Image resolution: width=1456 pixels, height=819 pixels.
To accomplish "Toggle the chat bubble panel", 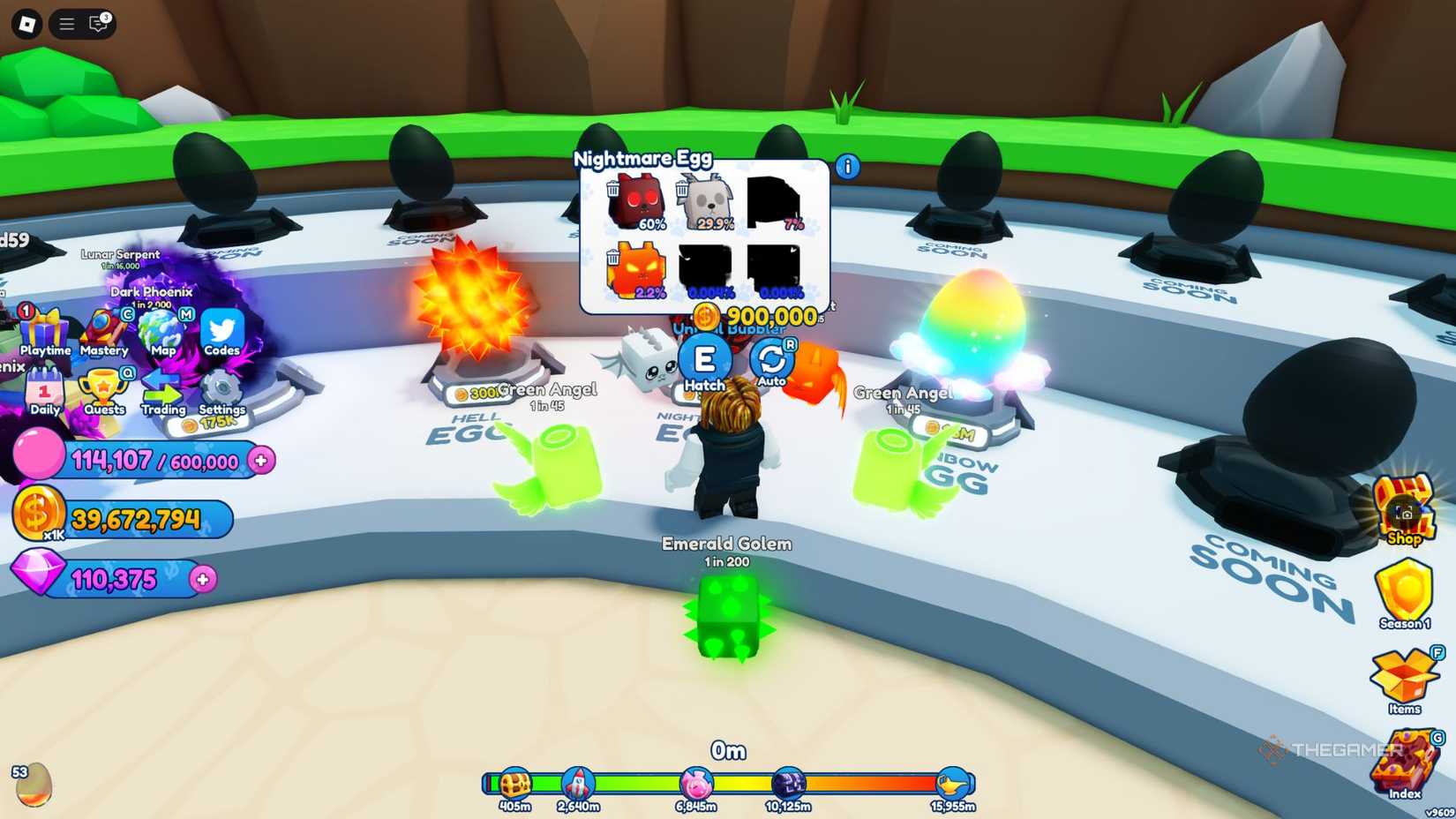I will click(97, 25).
